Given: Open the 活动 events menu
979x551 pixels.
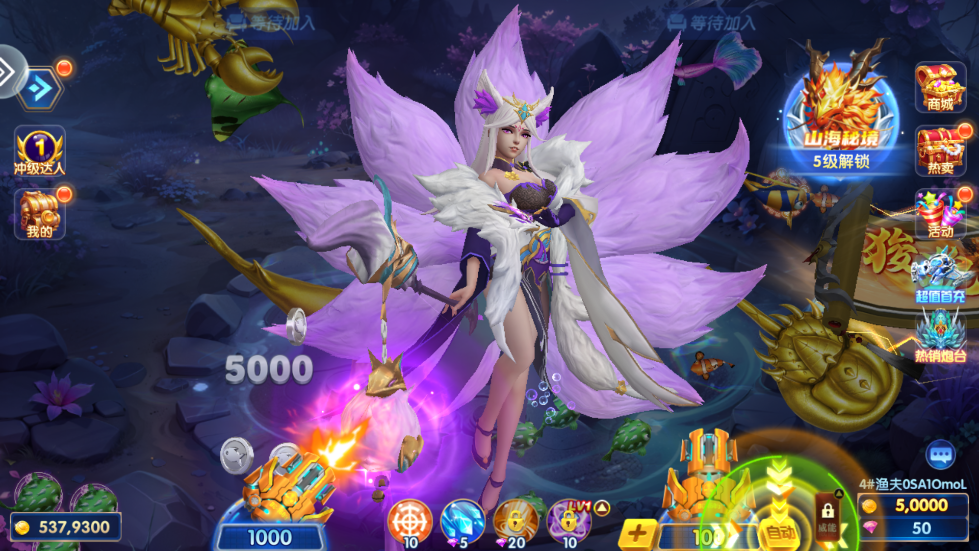Looking at the screenshot, I should point(940,214).
